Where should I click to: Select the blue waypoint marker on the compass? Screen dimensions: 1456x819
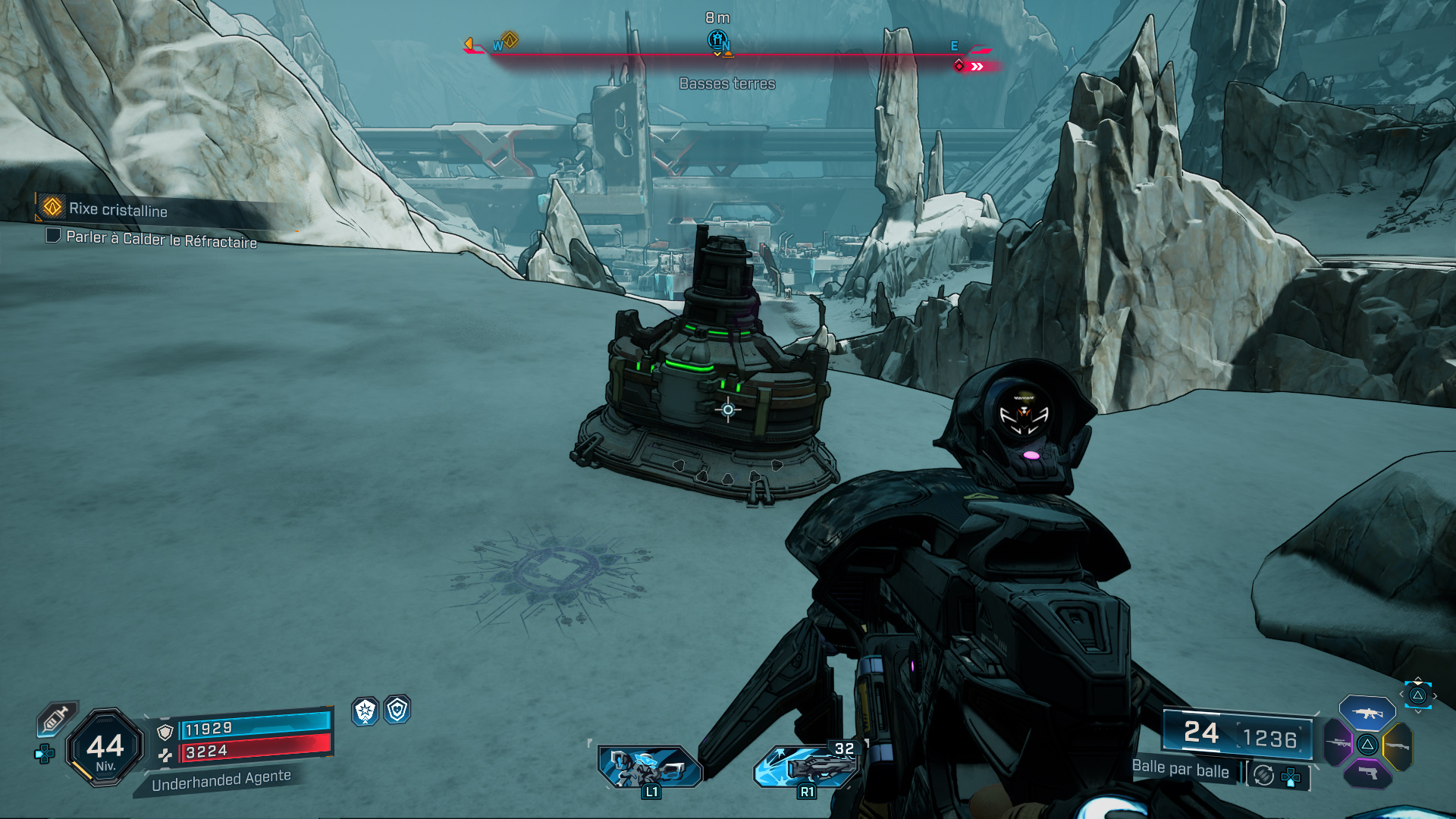(717, 39)
